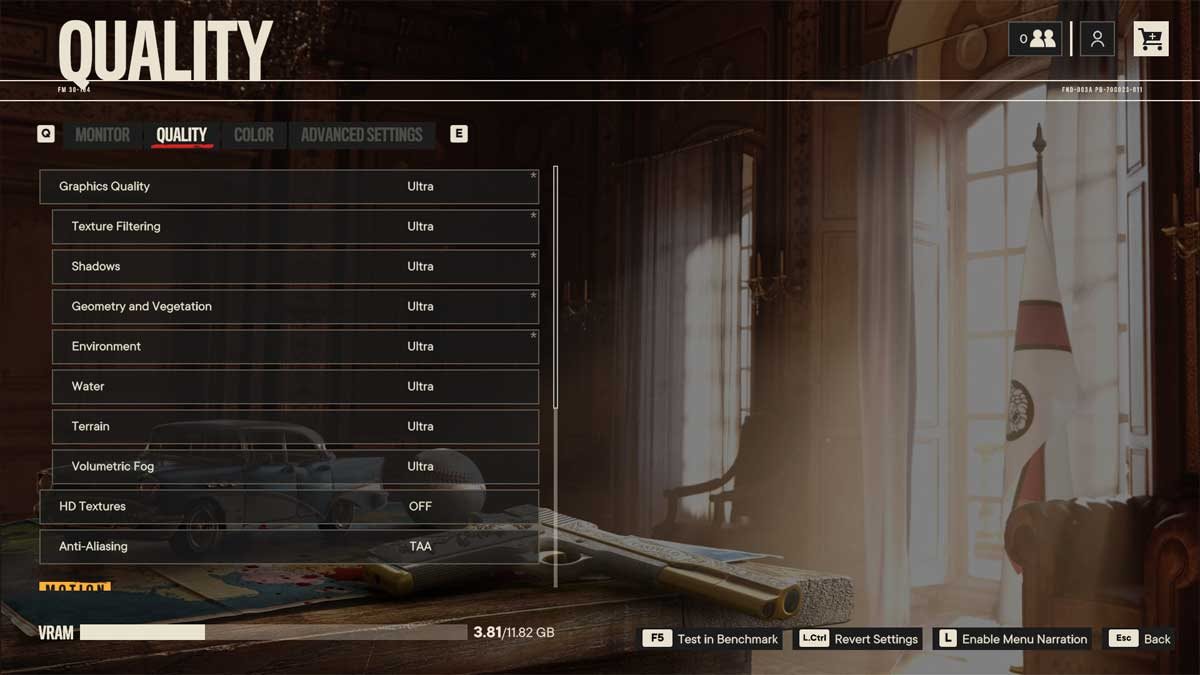Enable Menu Narration
Screen dimensions: 1200x675
click(1011, 639)
